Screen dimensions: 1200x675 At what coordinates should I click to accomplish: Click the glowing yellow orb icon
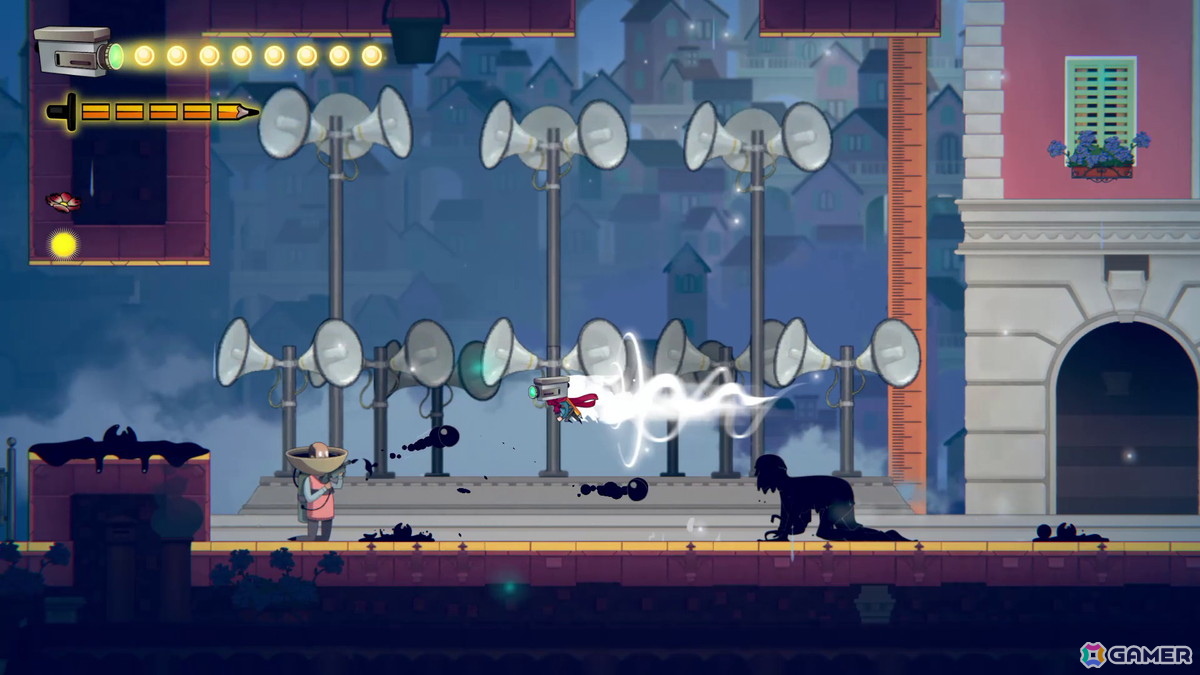(64, 244)
